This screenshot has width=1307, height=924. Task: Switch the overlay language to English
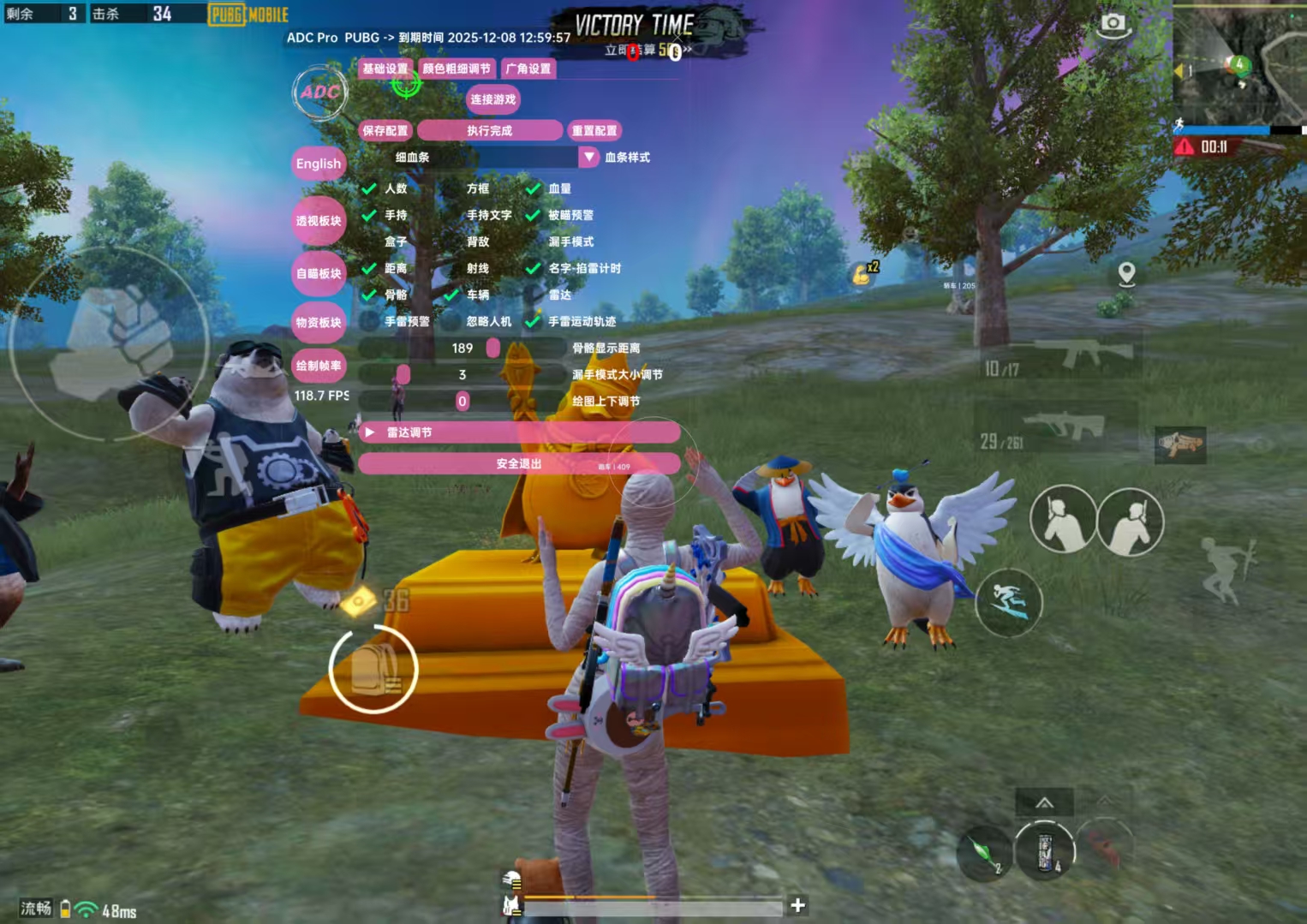[319, 164]
